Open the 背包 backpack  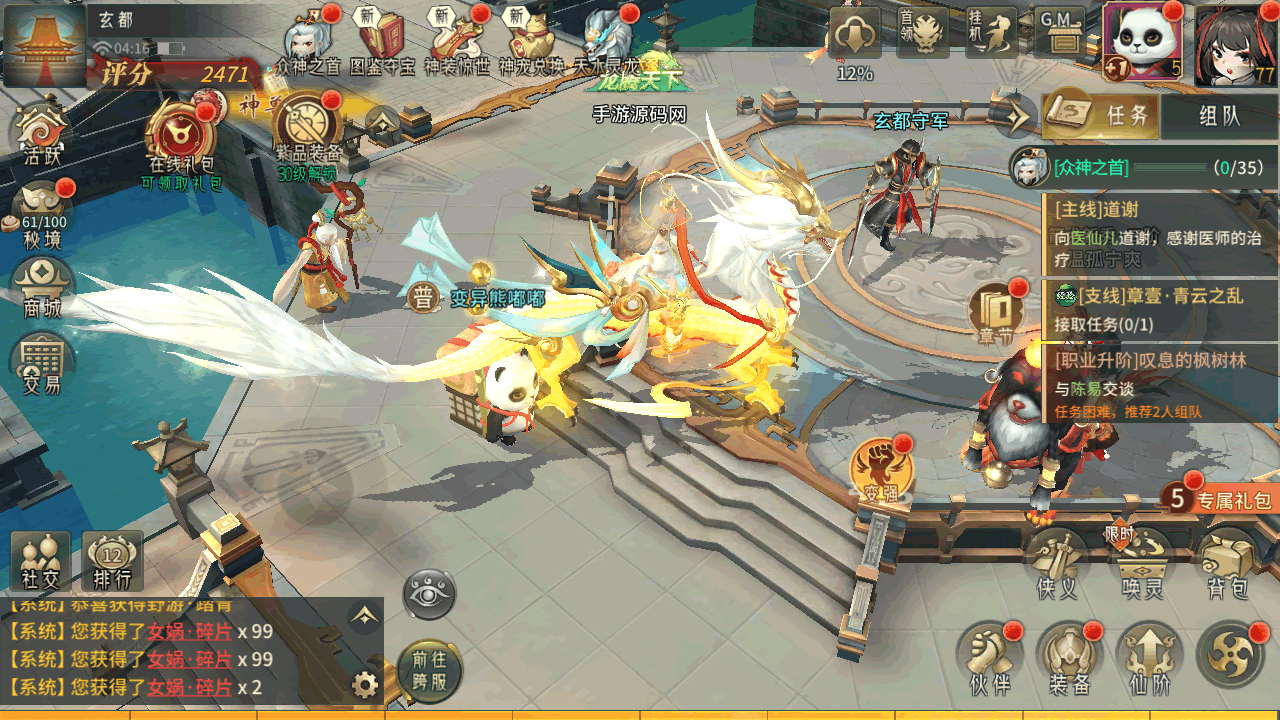coord(1228,565)
